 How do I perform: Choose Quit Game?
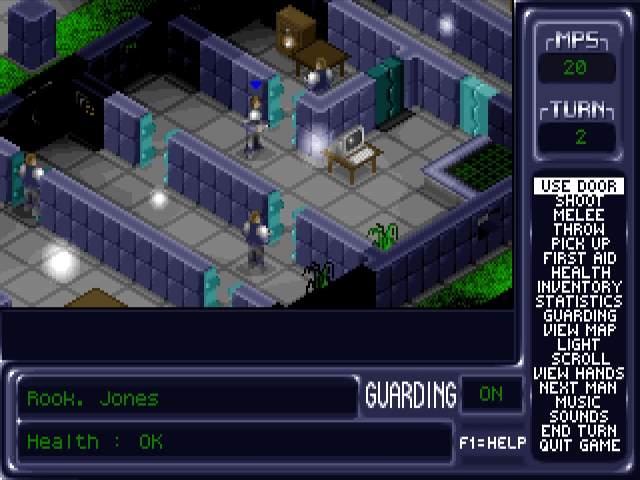pos(579,445)
